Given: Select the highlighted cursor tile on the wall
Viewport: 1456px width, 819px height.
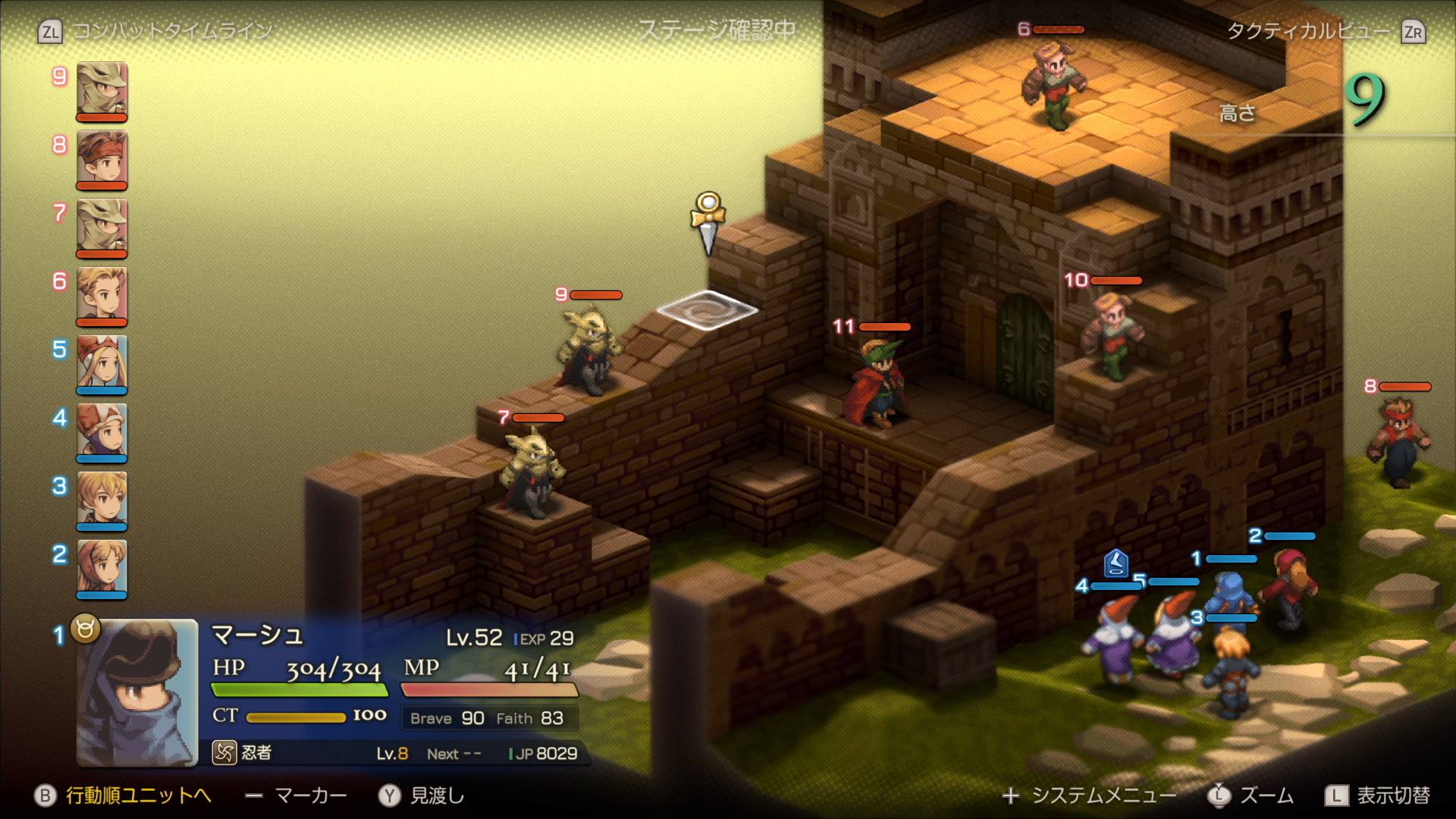Looking at the screenshot, I should point(707,310).
